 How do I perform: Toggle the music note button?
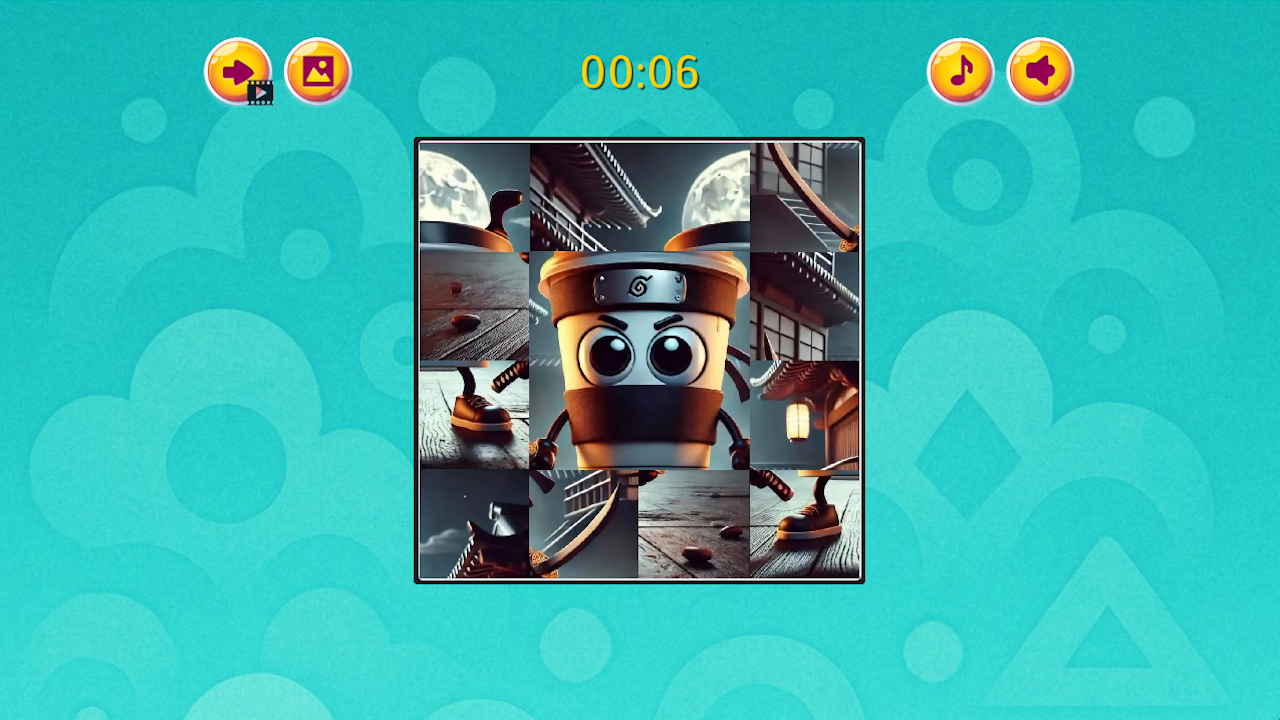pos(961,70)
